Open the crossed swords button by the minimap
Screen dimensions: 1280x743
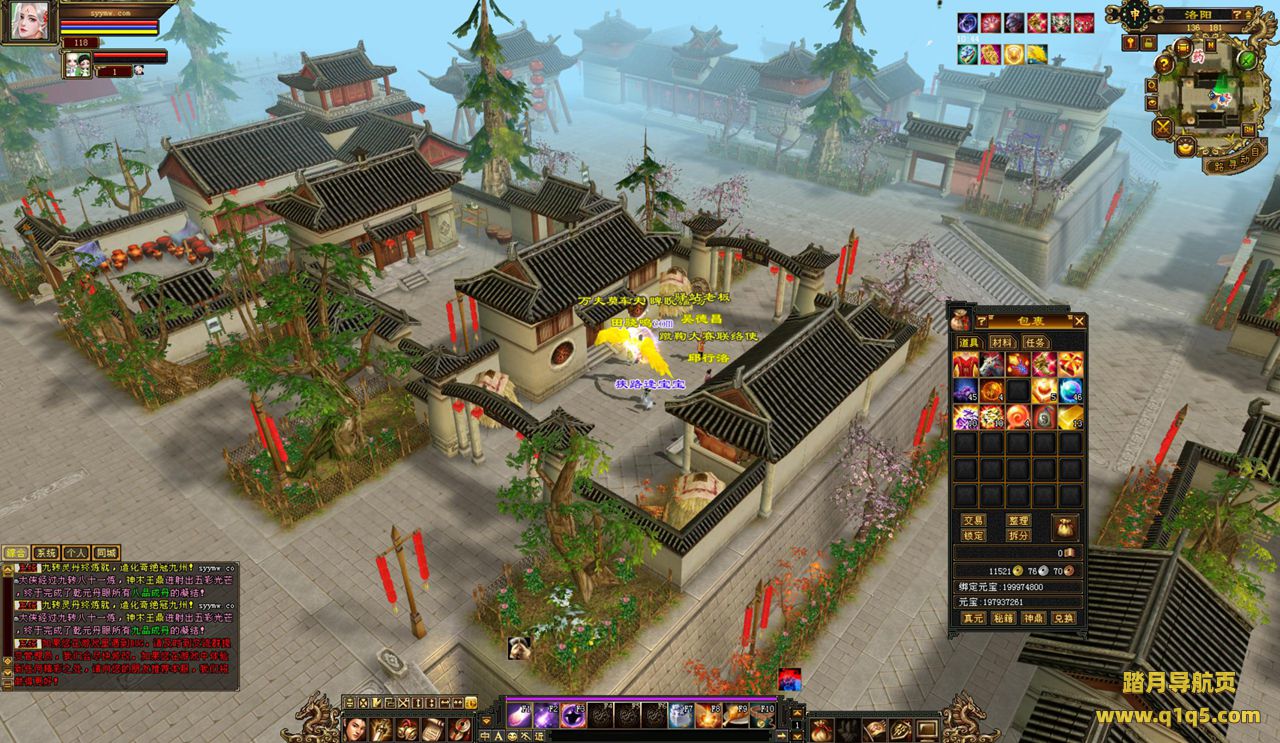click(x=1163, y=127)
